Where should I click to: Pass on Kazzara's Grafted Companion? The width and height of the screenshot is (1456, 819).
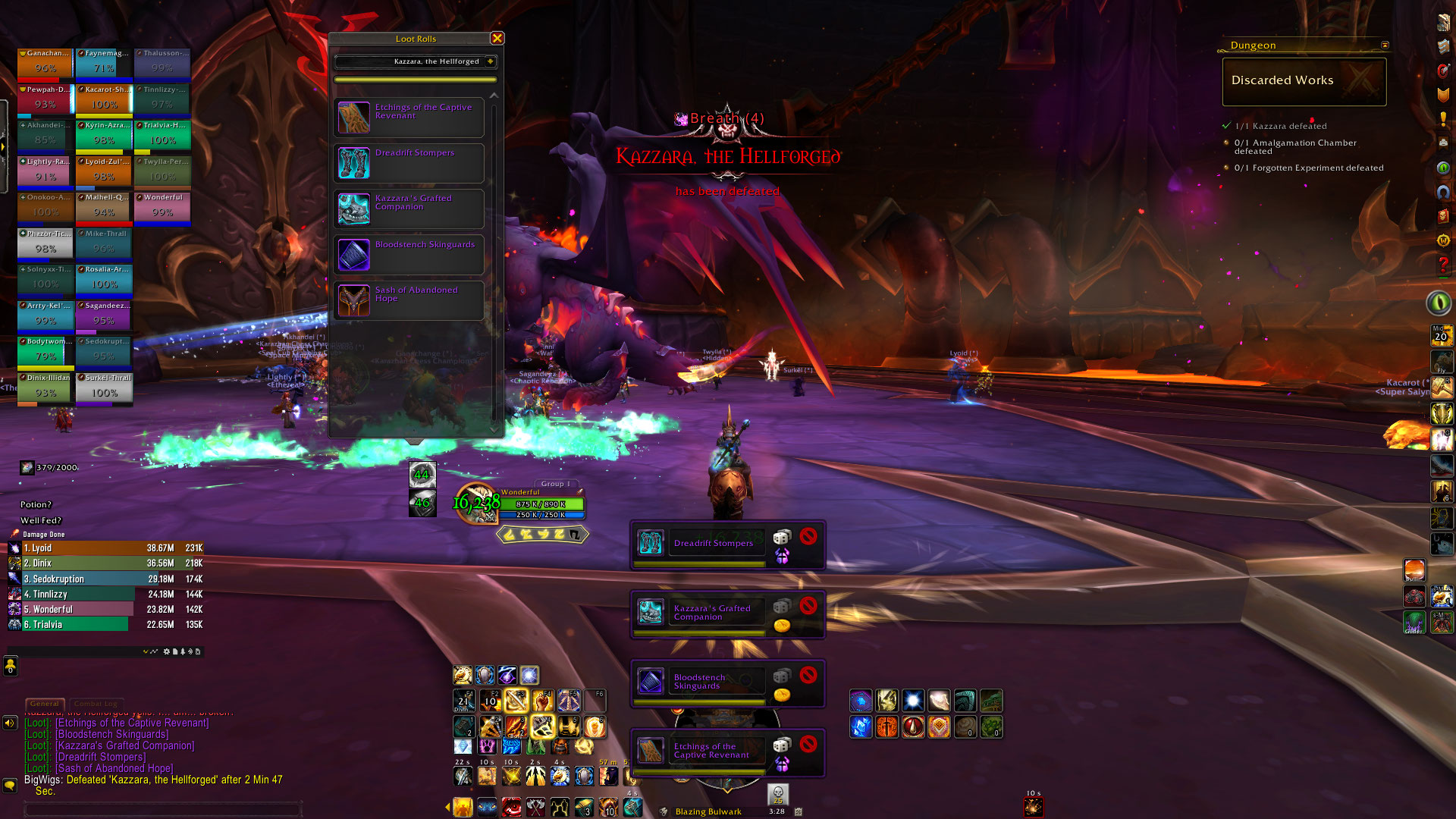pyautogui.click(x=808, y=606)
